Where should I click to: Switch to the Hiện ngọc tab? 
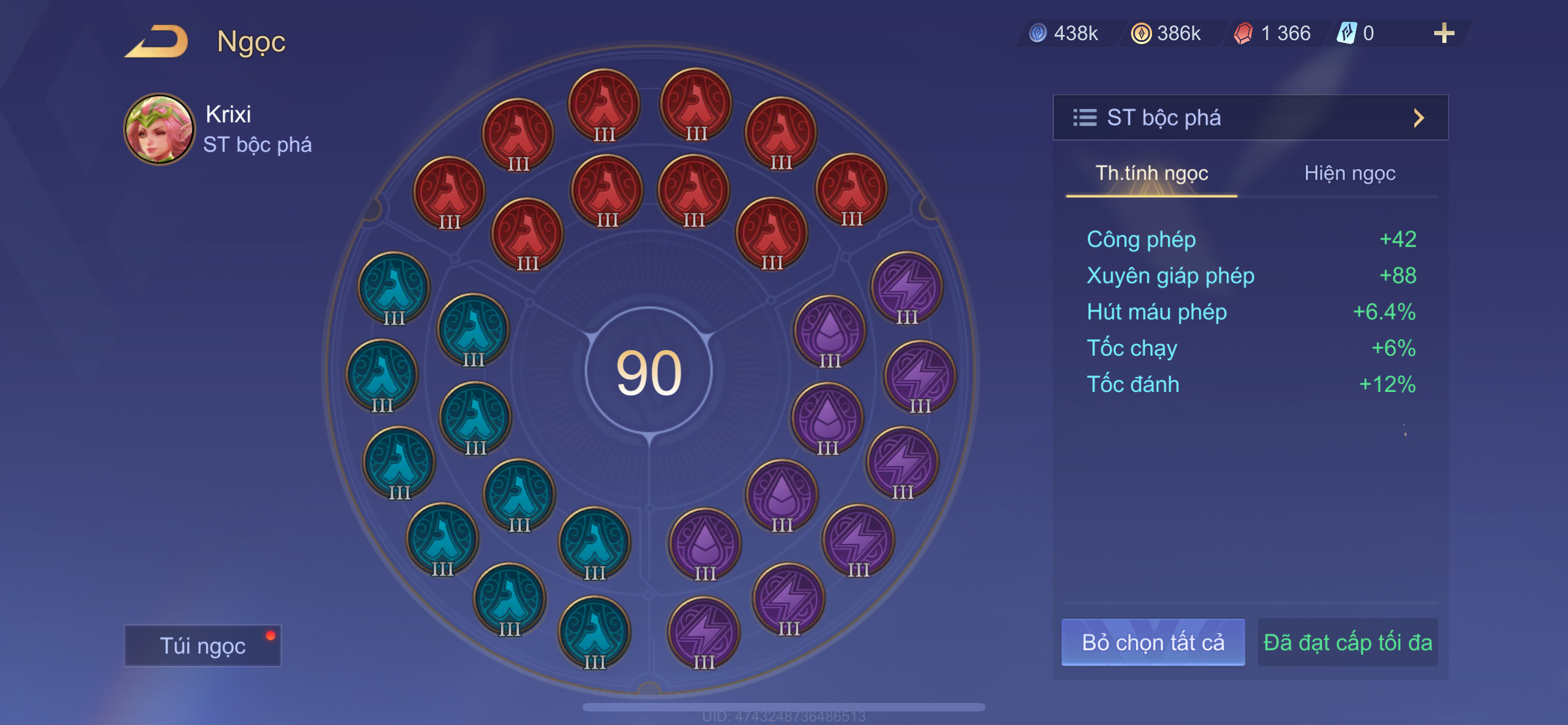tap(1349, 173)
